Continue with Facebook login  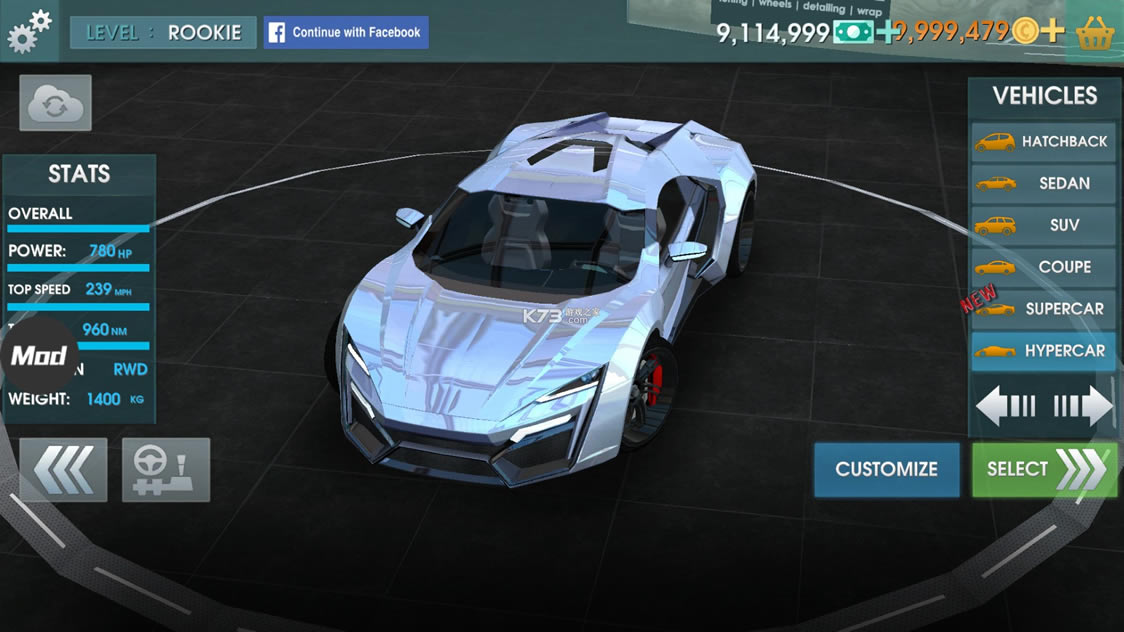click(346, 32)
